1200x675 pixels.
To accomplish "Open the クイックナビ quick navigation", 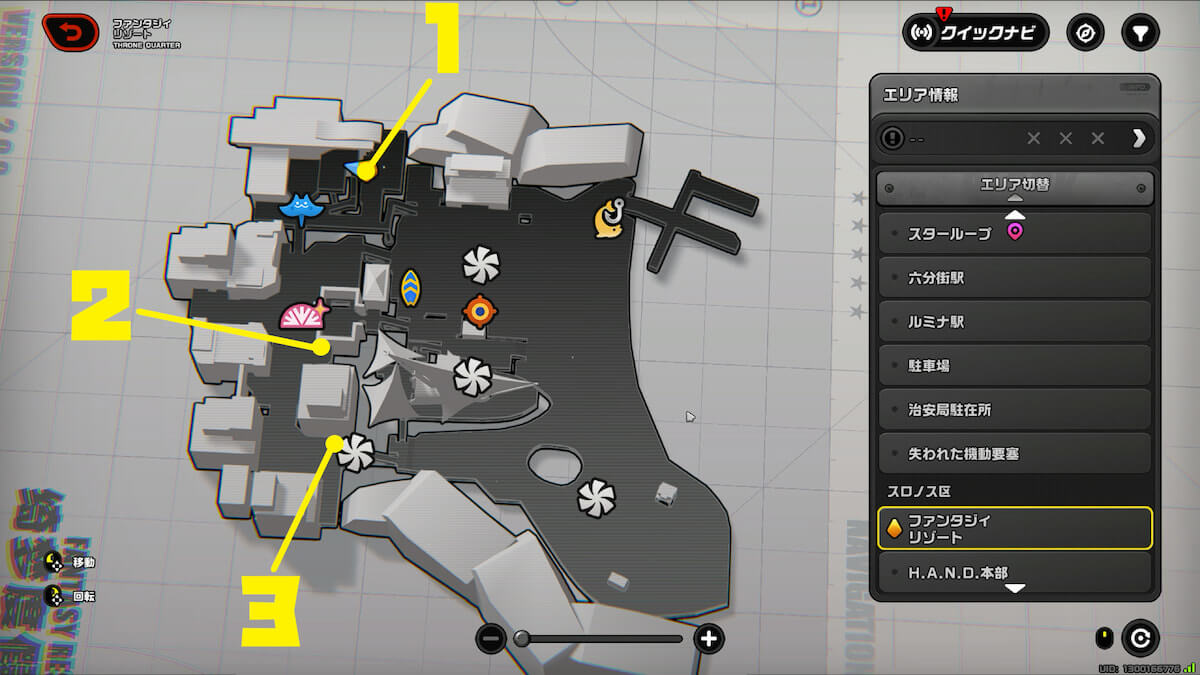I will (975, 32).
